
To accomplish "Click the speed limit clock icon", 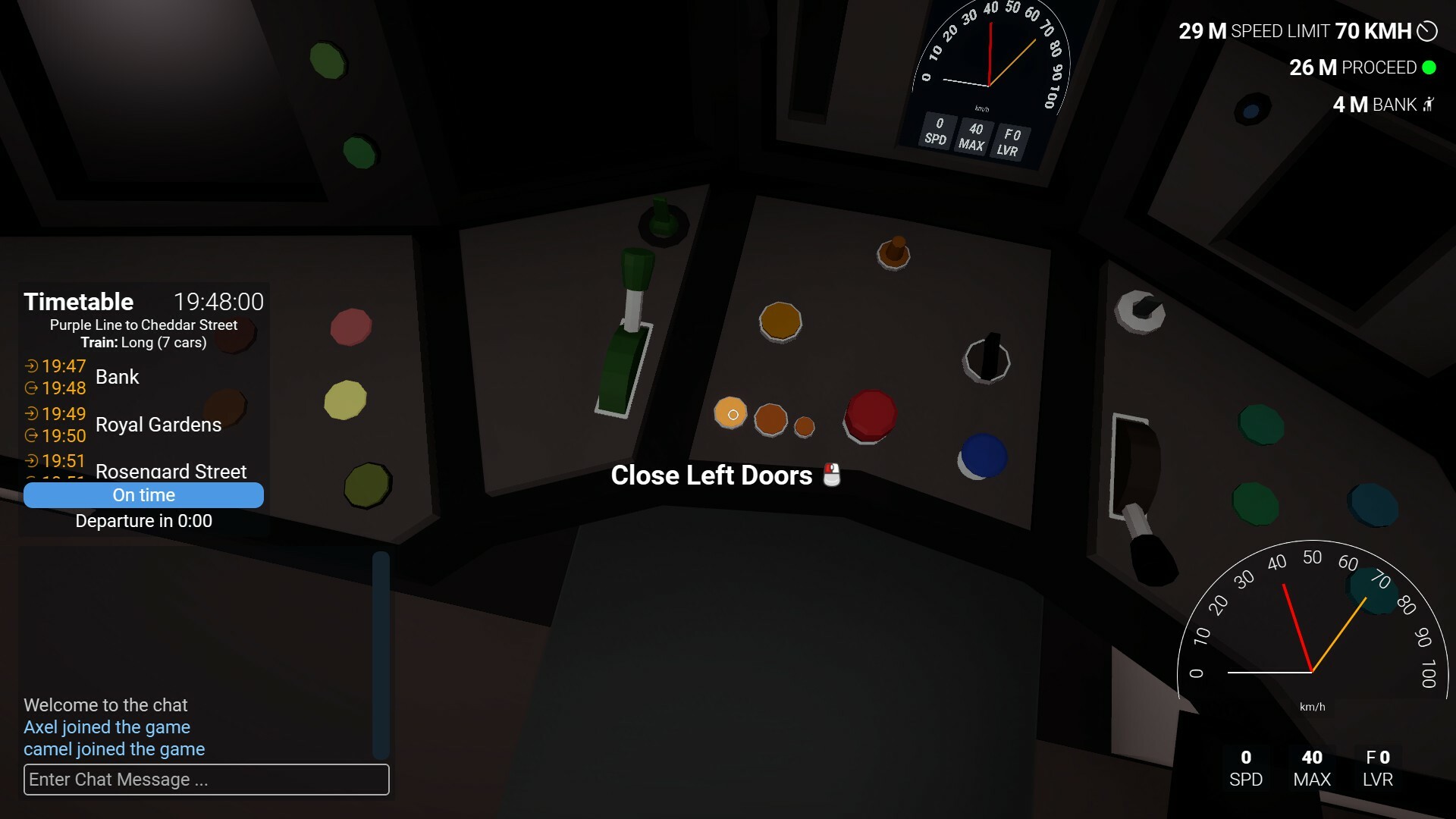I will click(x=1429, y=31).
